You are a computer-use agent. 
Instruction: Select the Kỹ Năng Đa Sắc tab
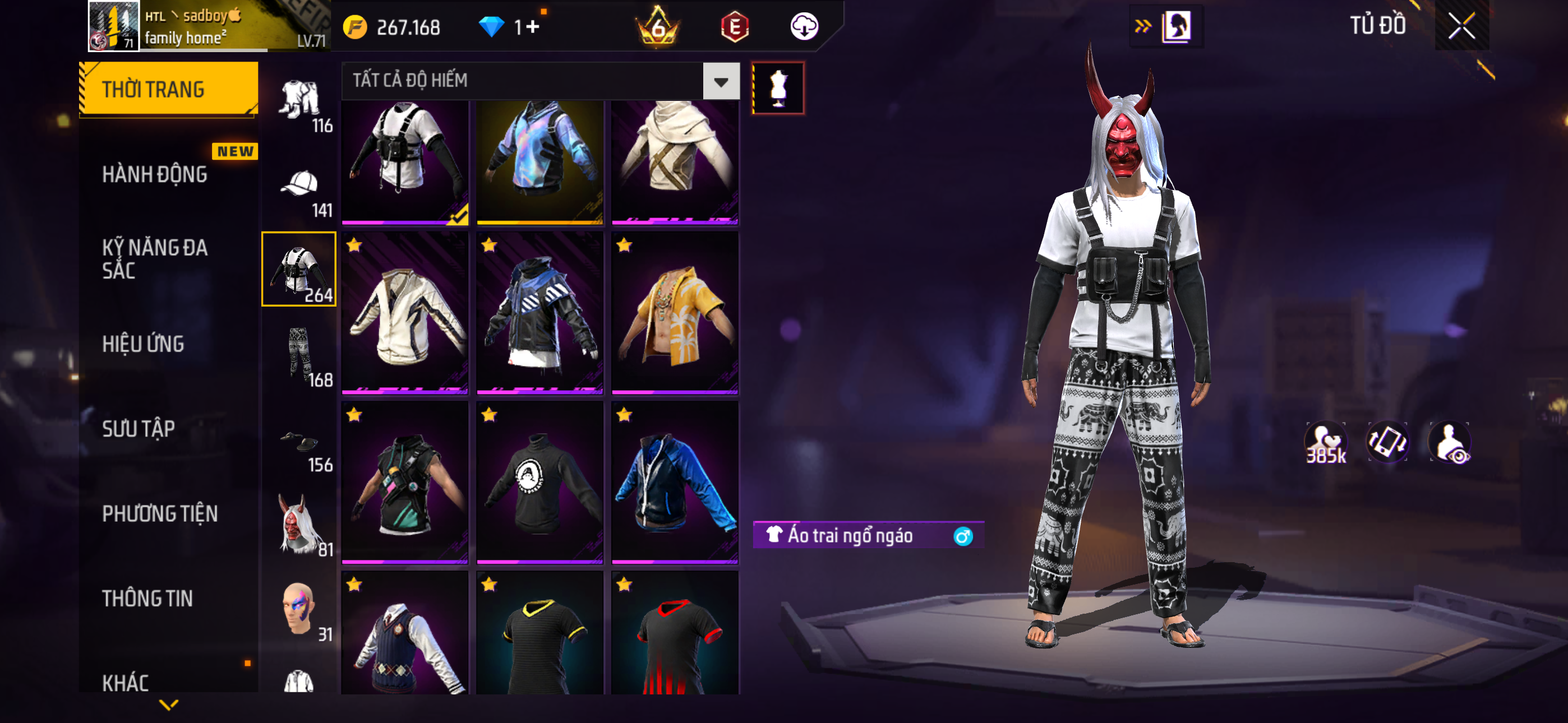pos(155,258)
